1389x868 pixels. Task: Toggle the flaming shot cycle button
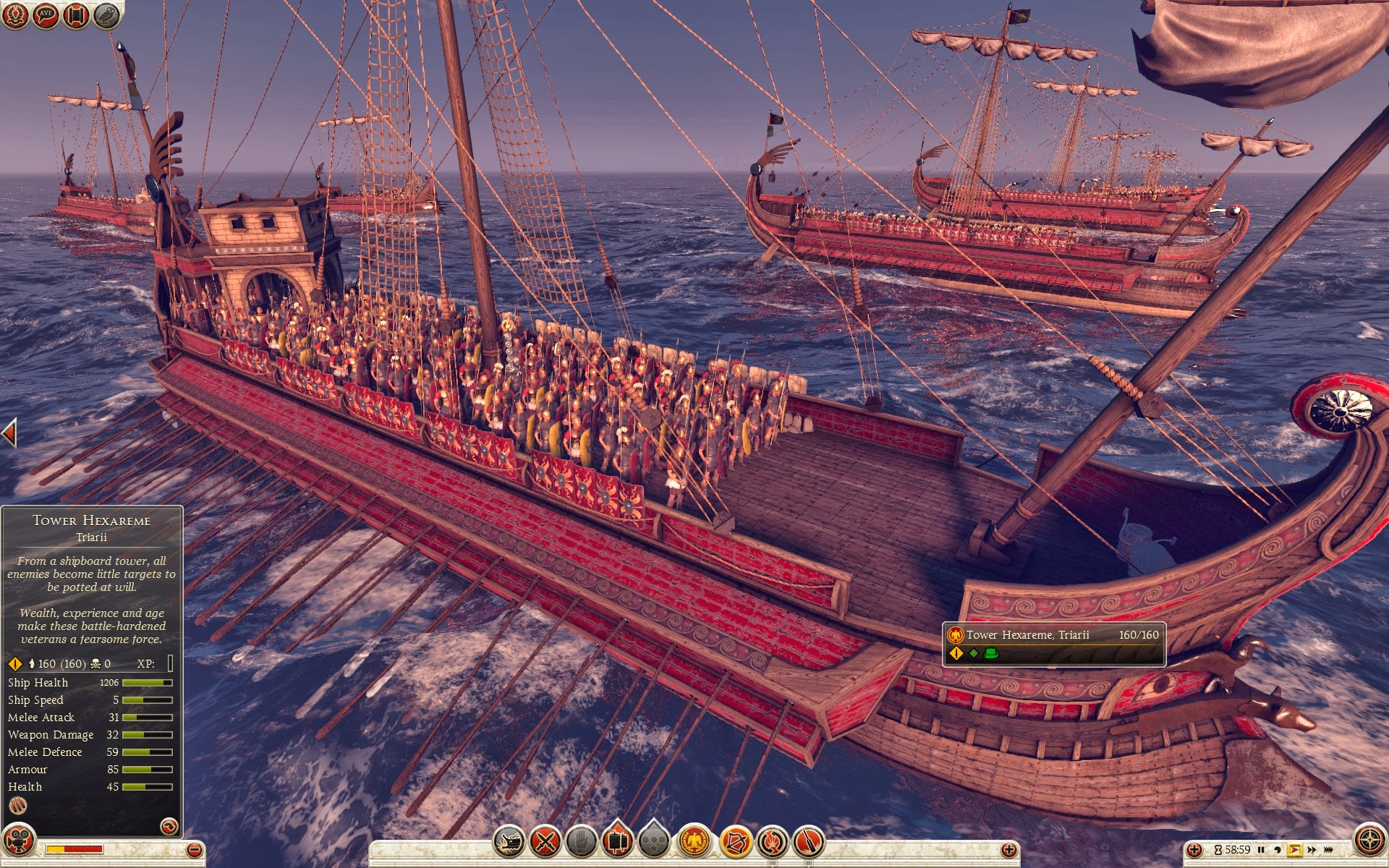coord(773,842)
